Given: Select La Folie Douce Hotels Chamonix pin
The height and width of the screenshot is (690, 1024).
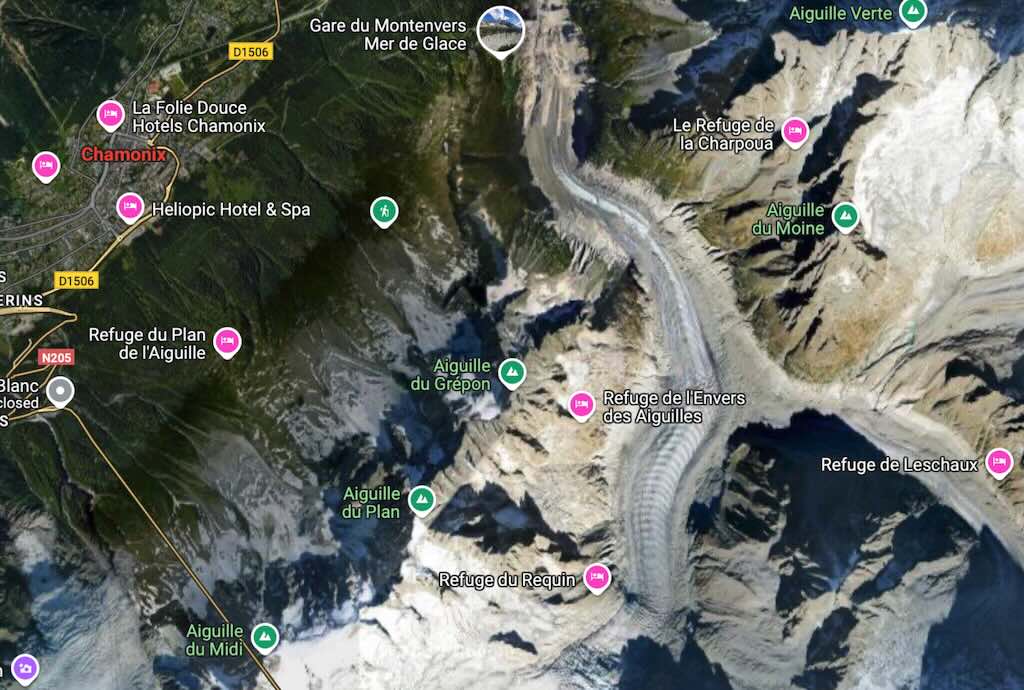Looking at the screenshot, I should coord(111,115).
